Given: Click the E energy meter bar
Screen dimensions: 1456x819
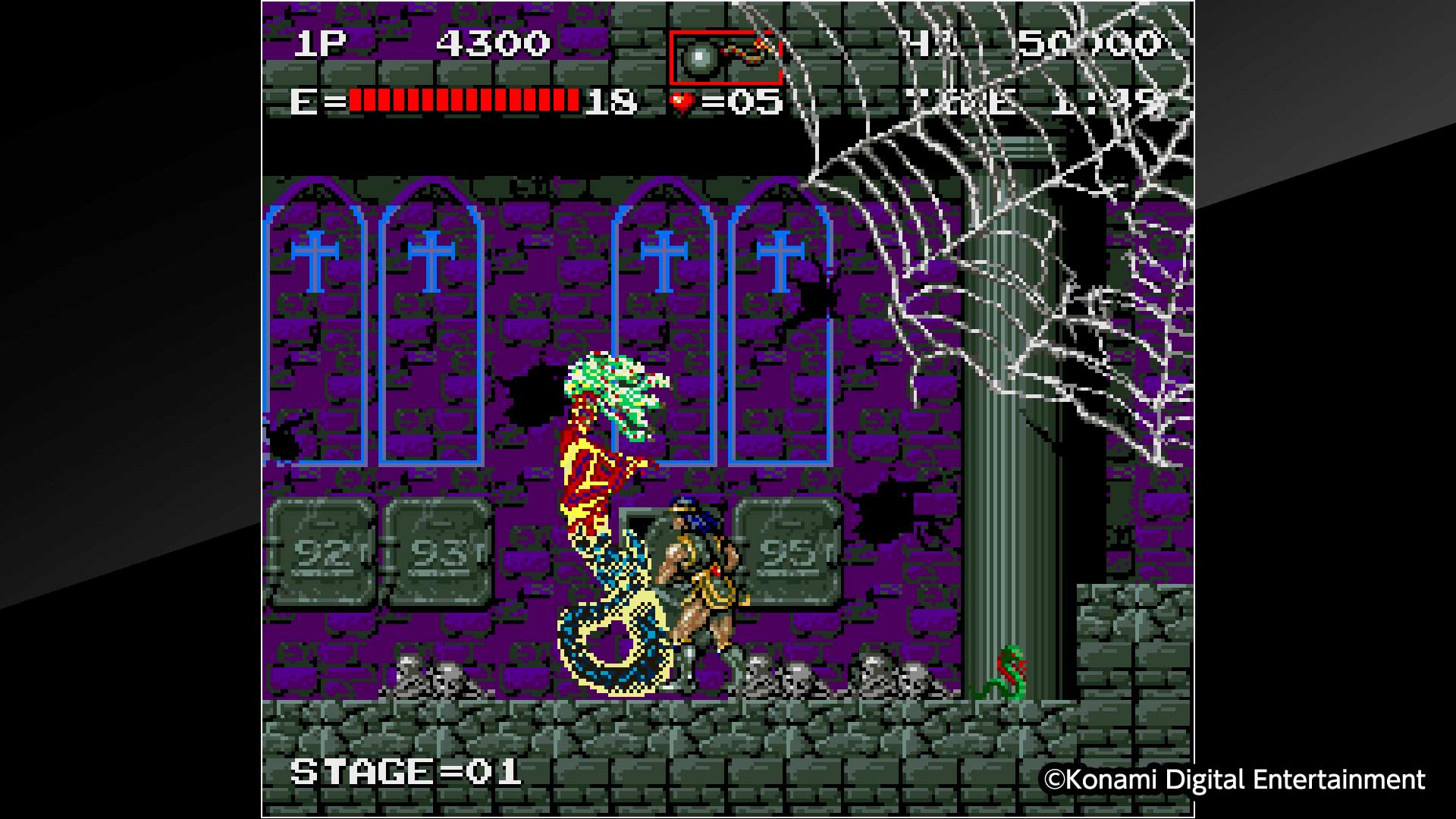Looking at the screenshot, I should coord(463,101).
